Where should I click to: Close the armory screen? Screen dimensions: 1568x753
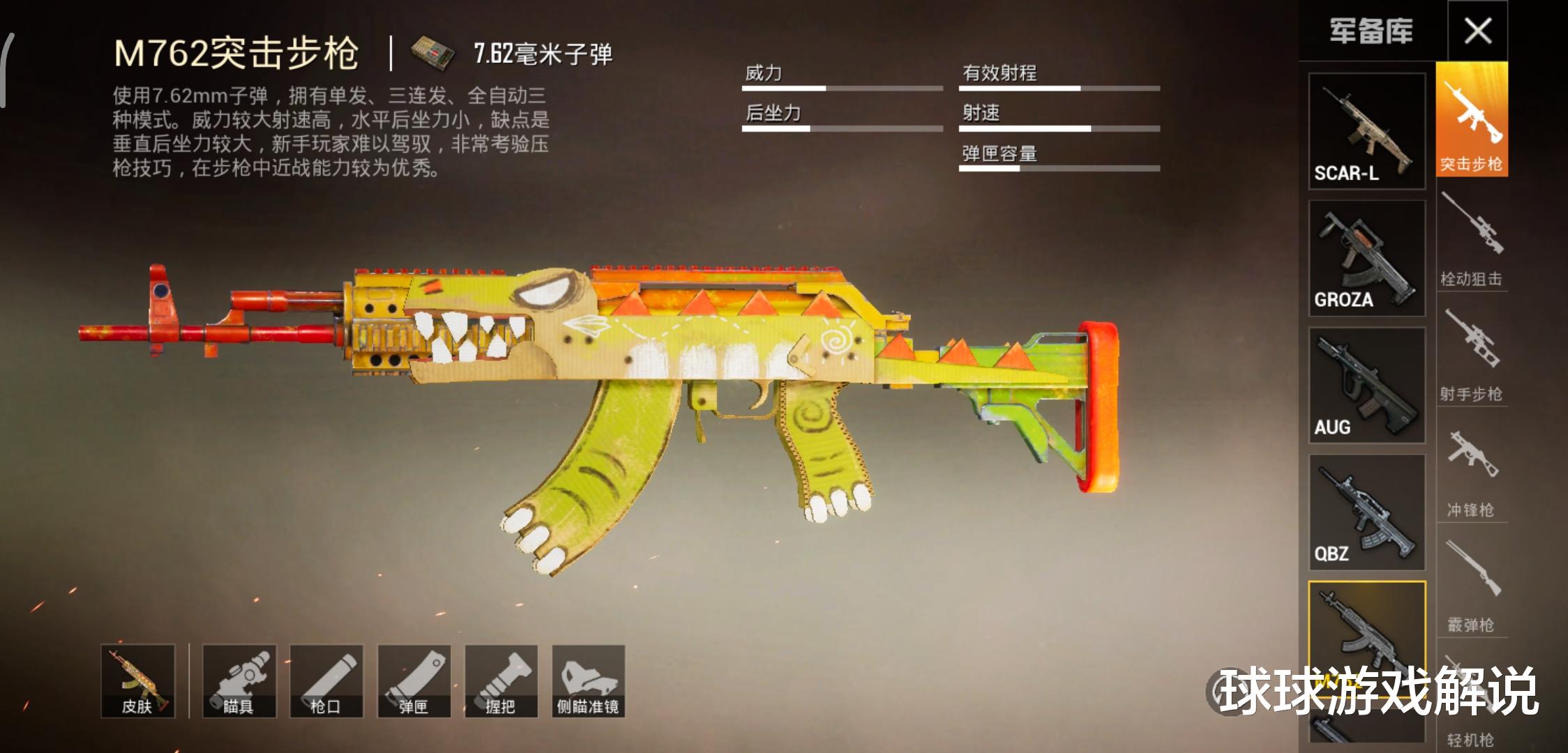[x=1477, y=31]
